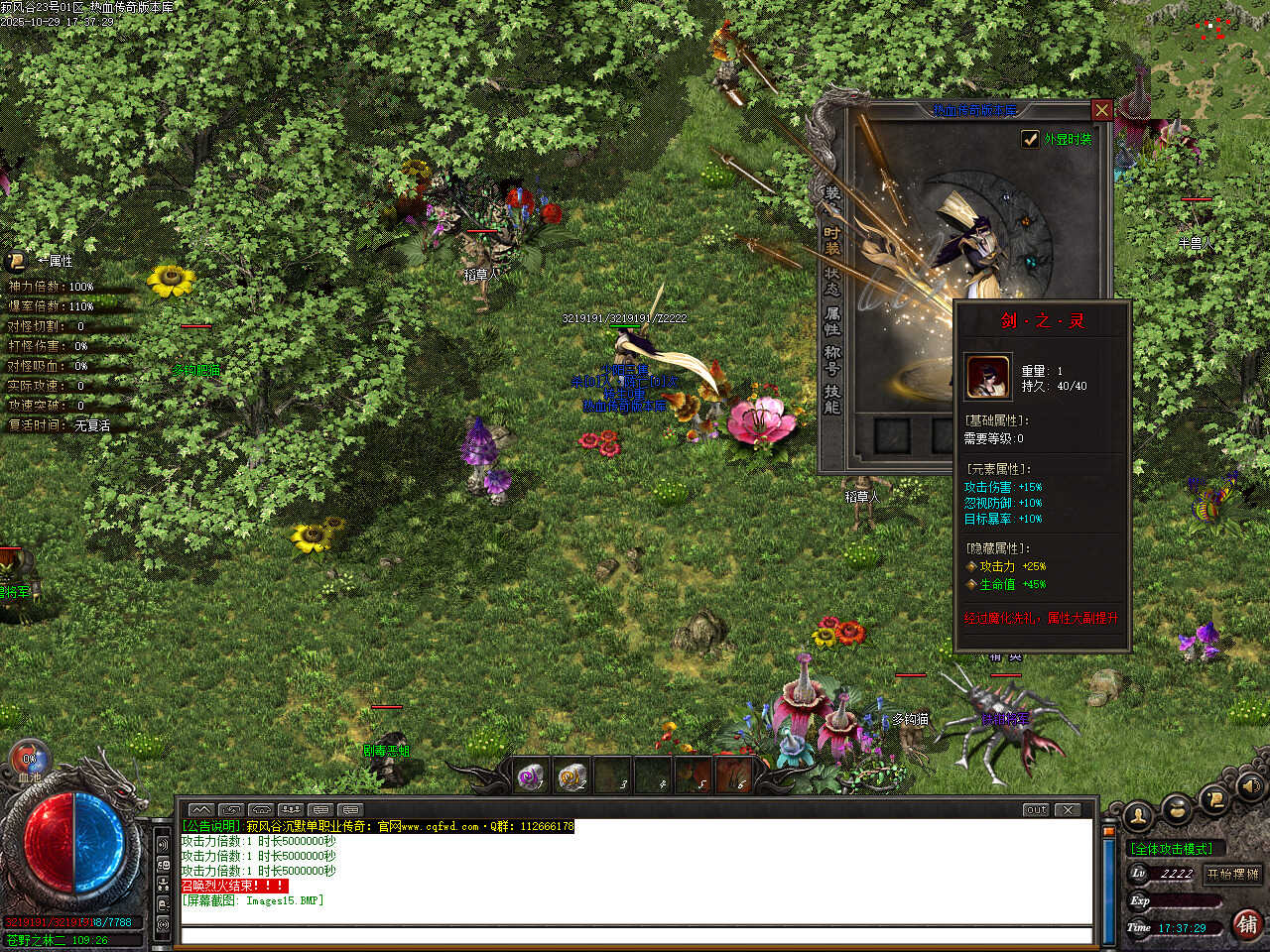
Task: Click 开始摆摊 to start a stall
Action: [1232, 874]
